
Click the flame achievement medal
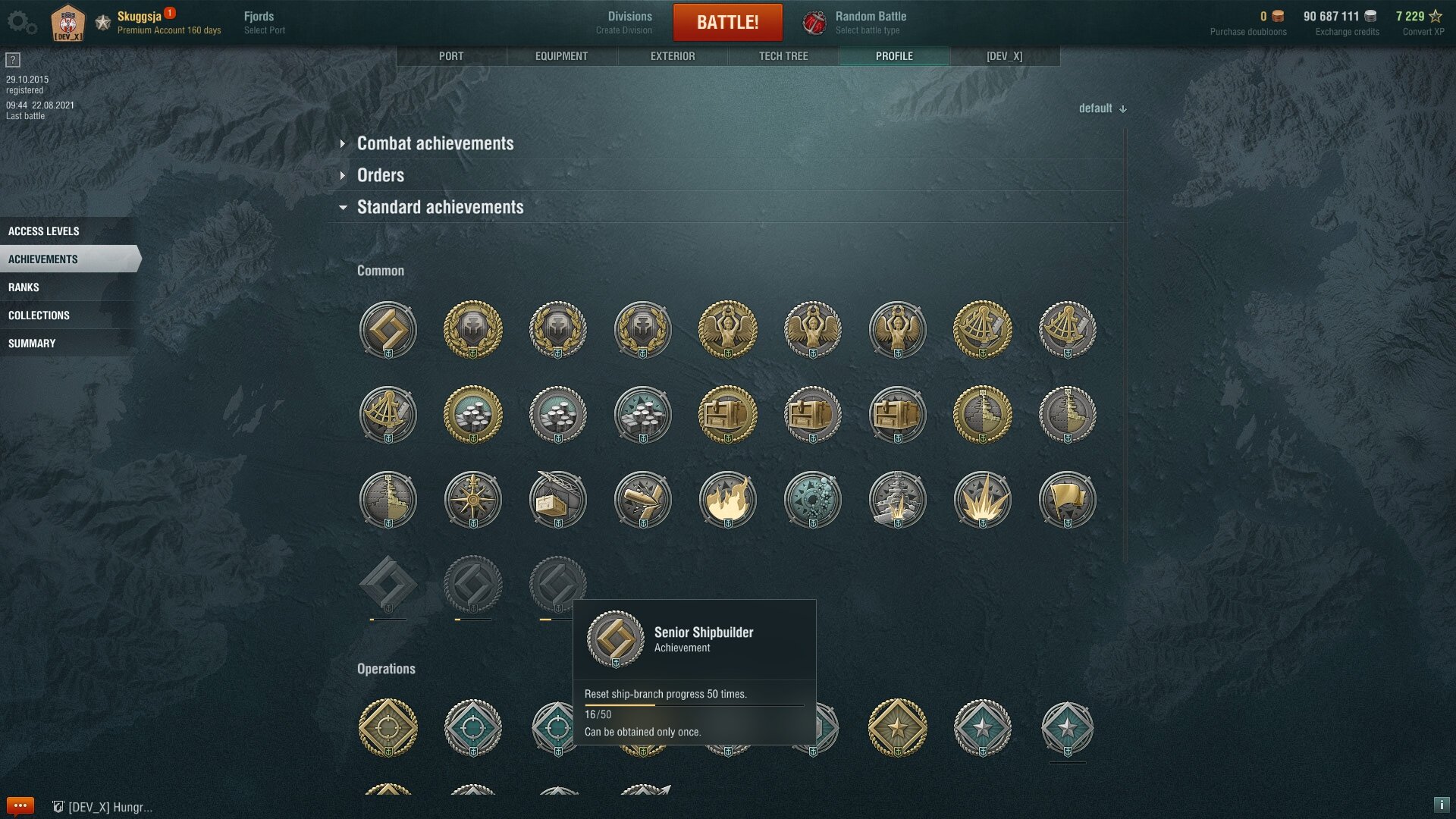[727, 500]
